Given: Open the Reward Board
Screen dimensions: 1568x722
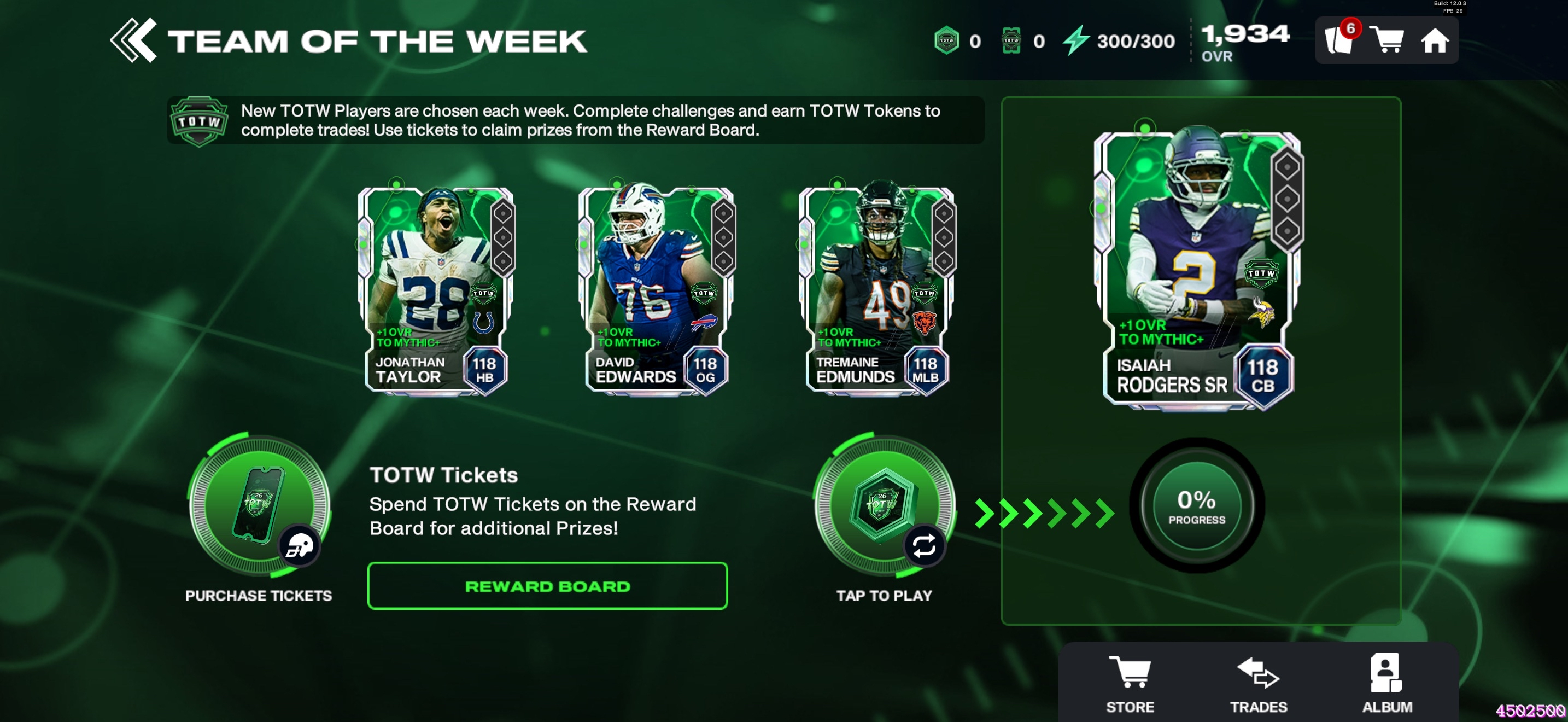Looking at the screenshot, I should coord(547,586).
